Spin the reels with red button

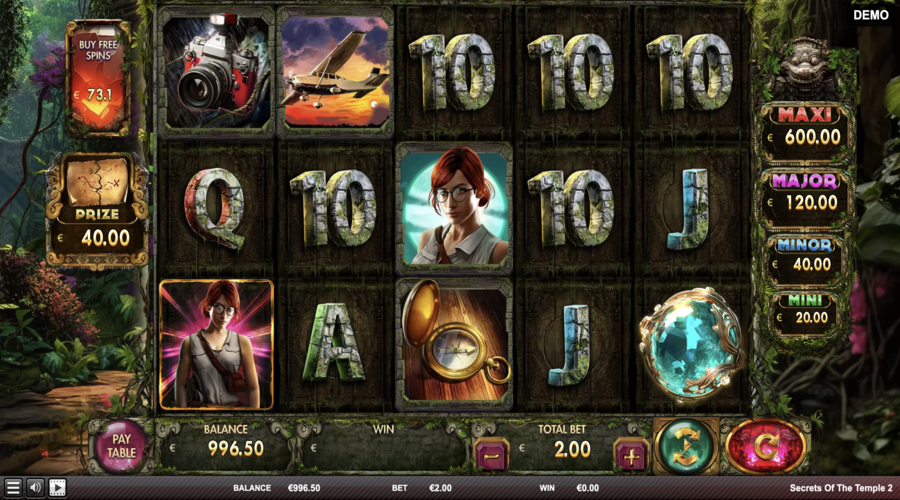(x=766, y=446)
